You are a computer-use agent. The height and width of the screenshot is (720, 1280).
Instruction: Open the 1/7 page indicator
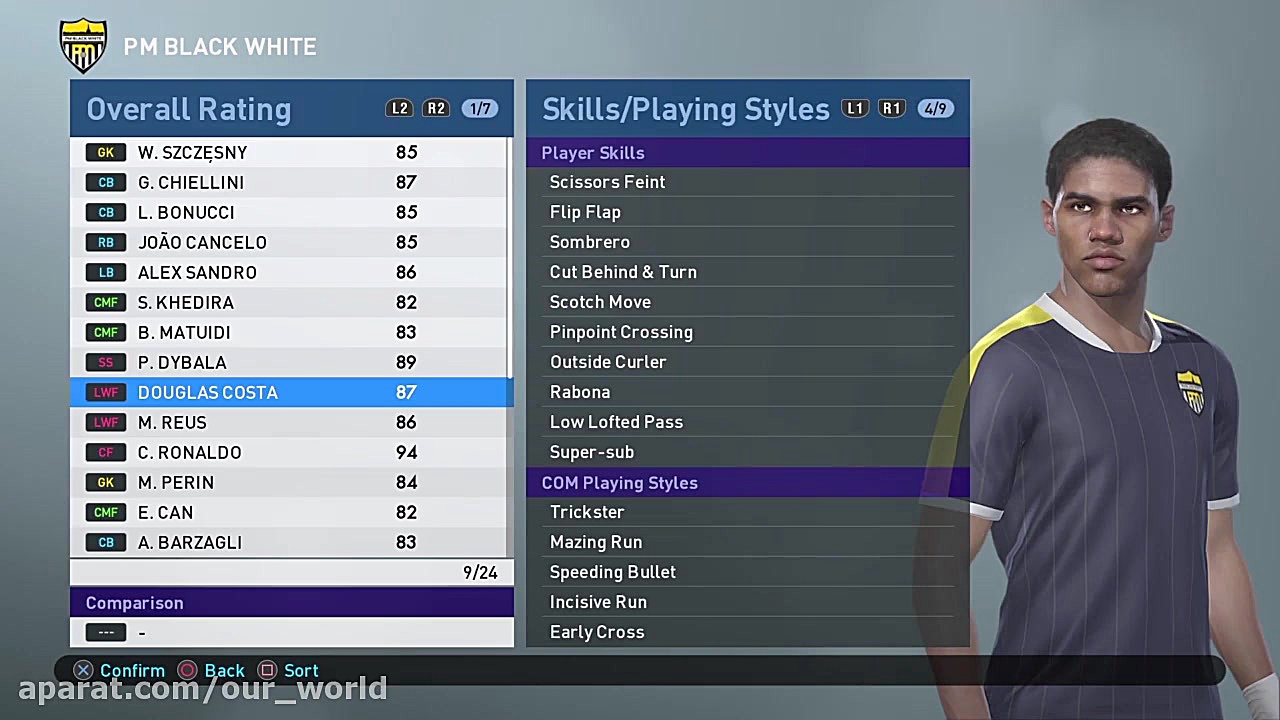[479, 108]
